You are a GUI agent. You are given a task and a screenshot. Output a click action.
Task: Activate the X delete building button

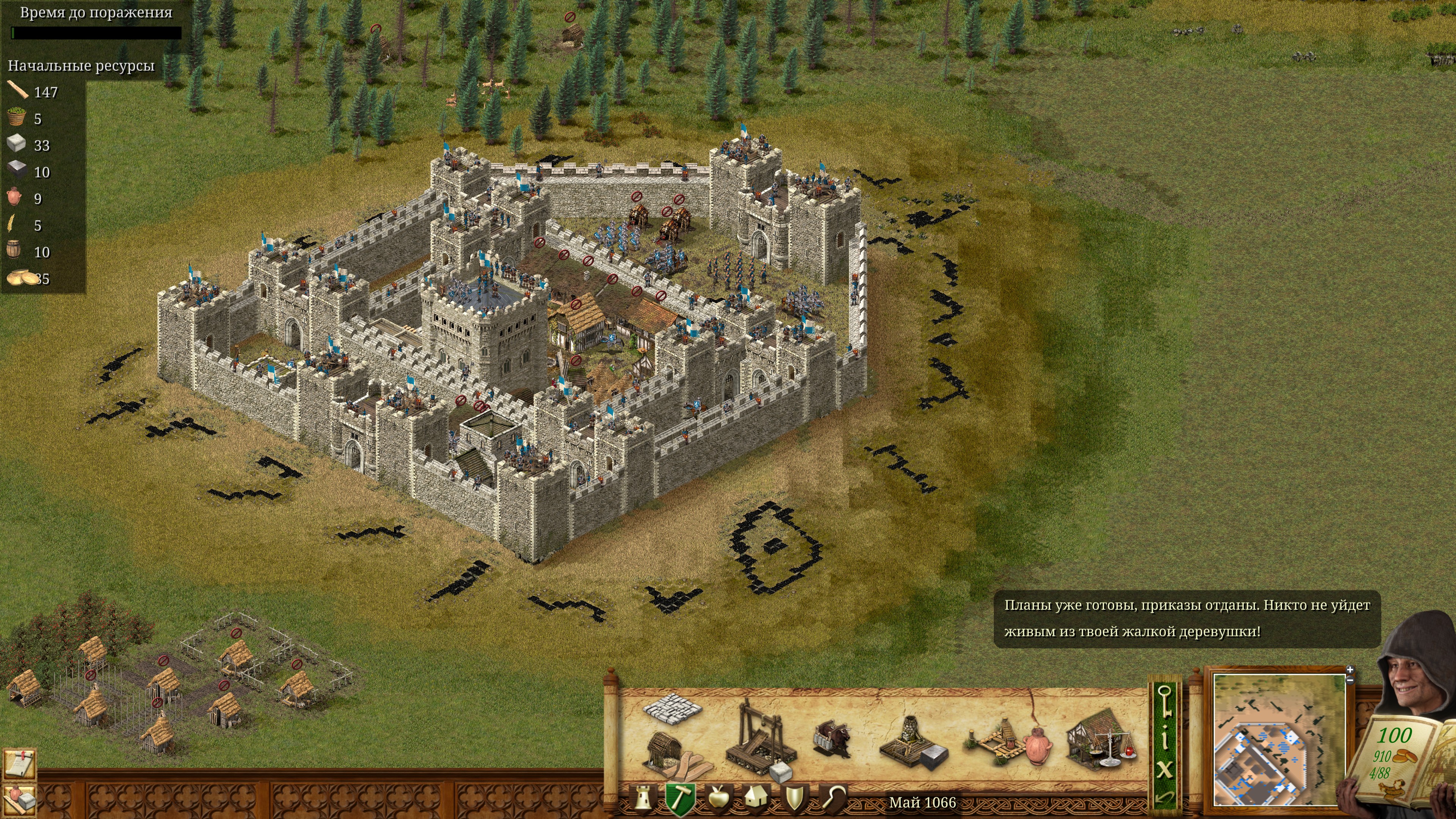click(x=1165, y=769)
